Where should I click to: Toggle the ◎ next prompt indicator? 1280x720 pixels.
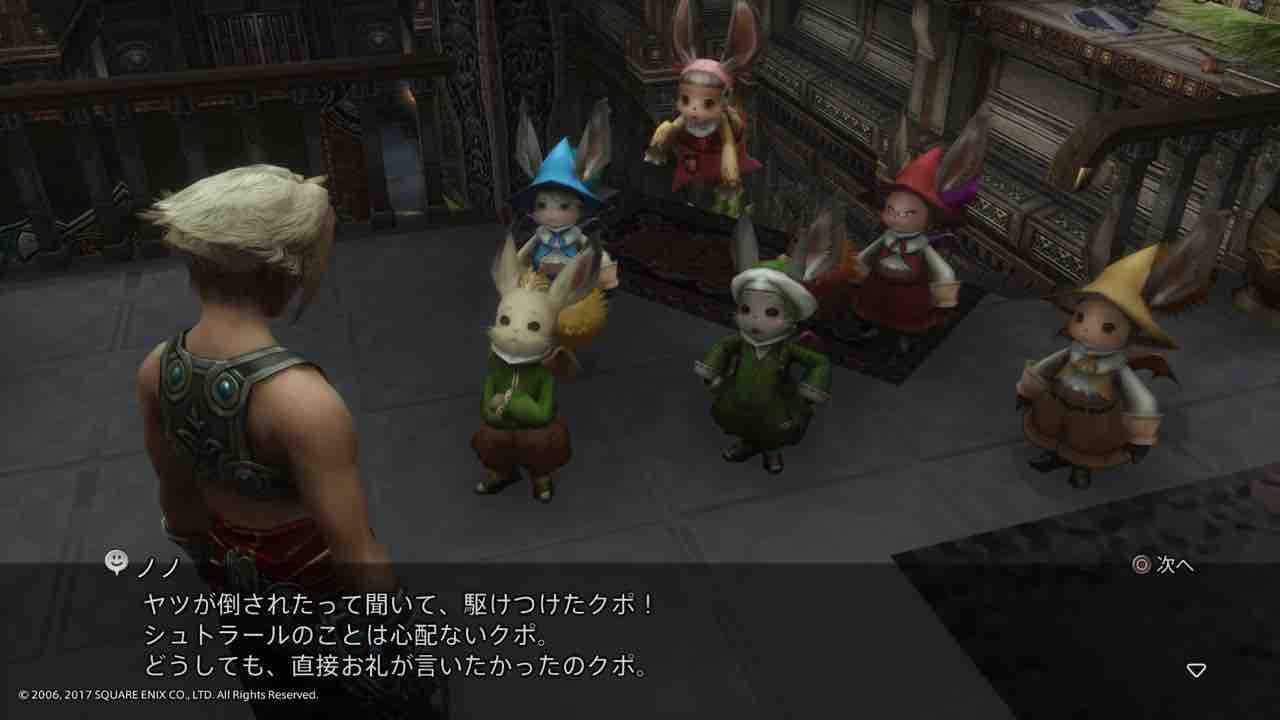(x=1138, y=562)
